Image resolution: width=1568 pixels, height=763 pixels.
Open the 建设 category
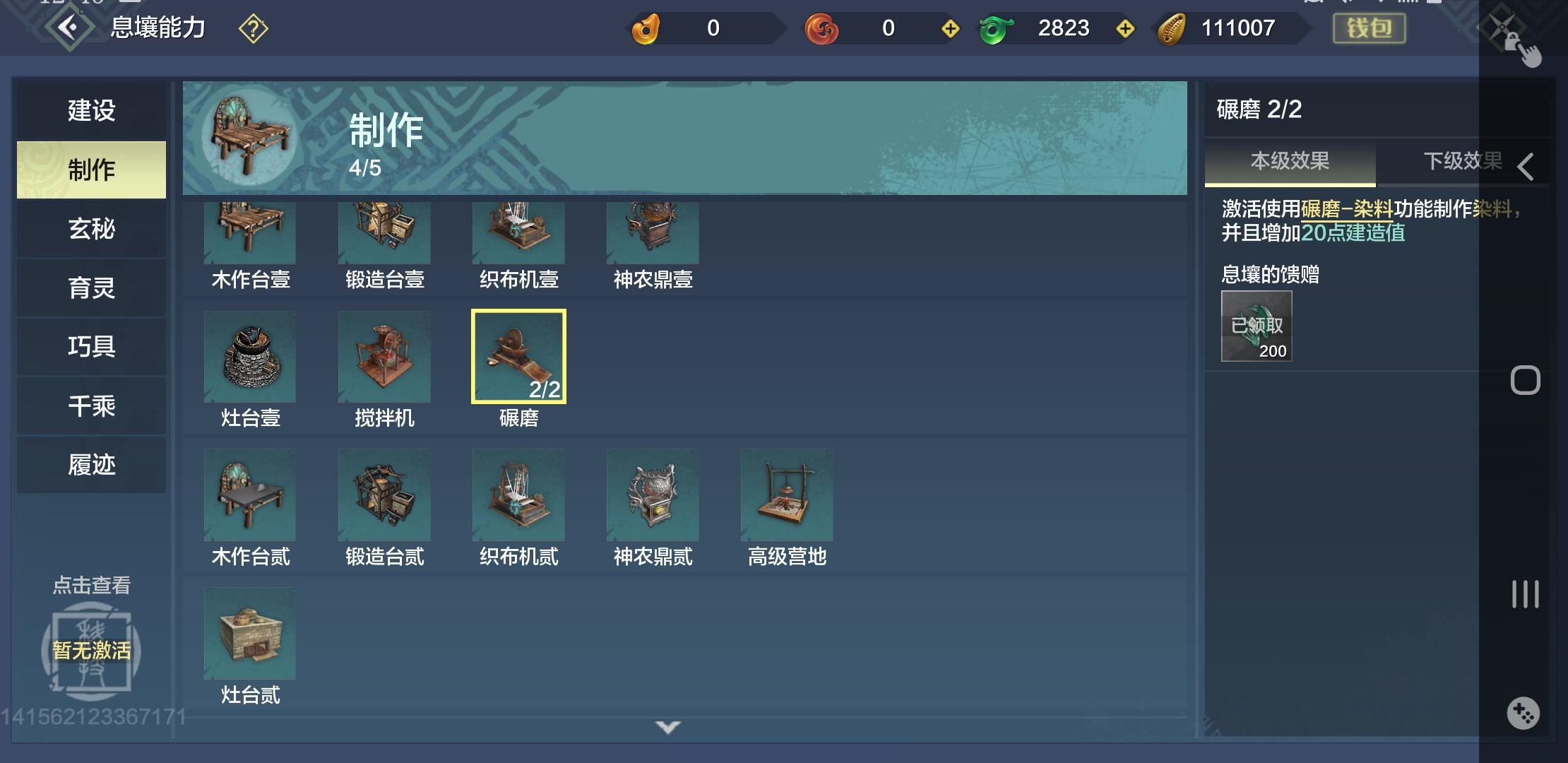click(x=91, y=111)
